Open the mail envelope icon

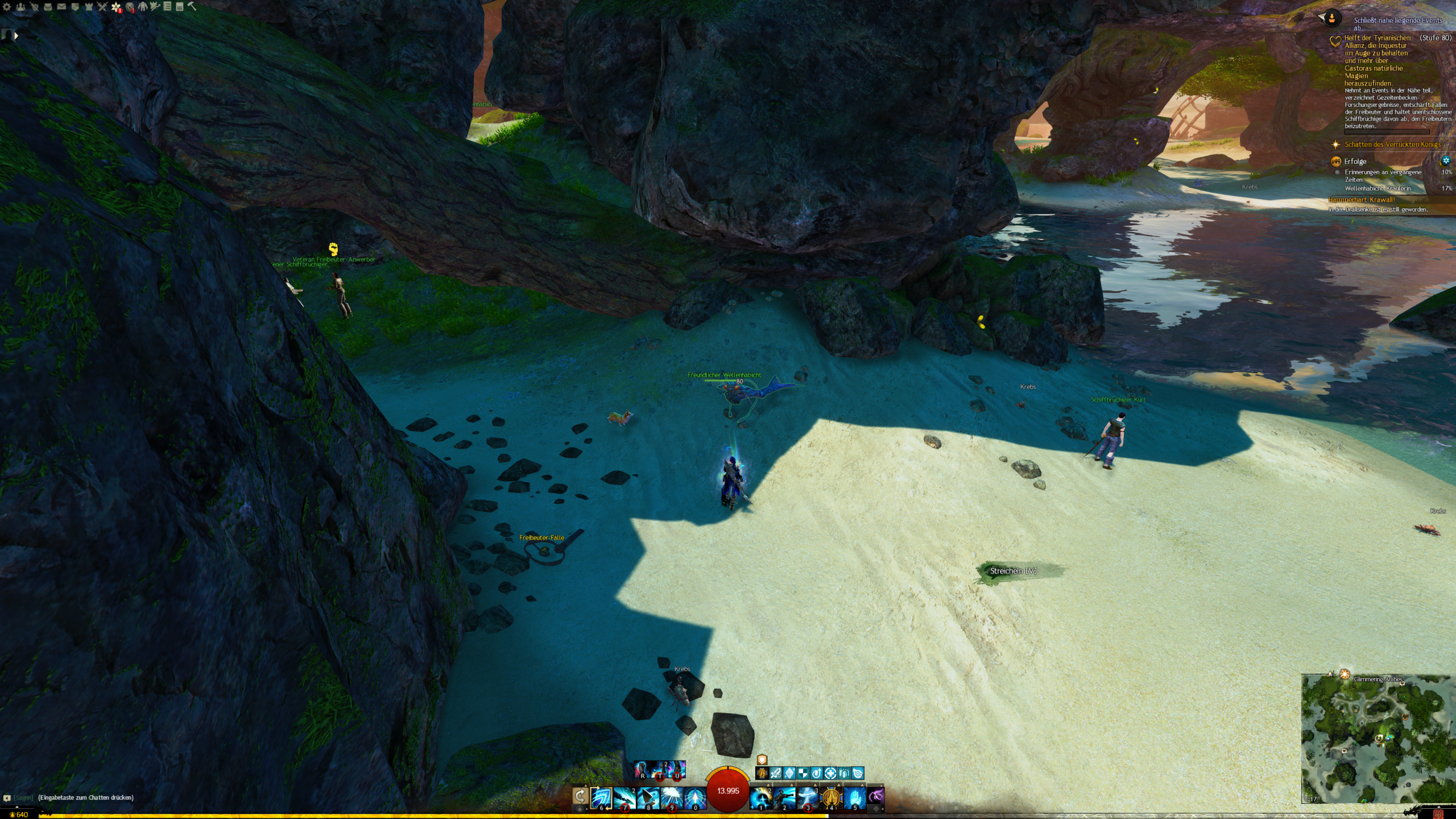(61, 7)
